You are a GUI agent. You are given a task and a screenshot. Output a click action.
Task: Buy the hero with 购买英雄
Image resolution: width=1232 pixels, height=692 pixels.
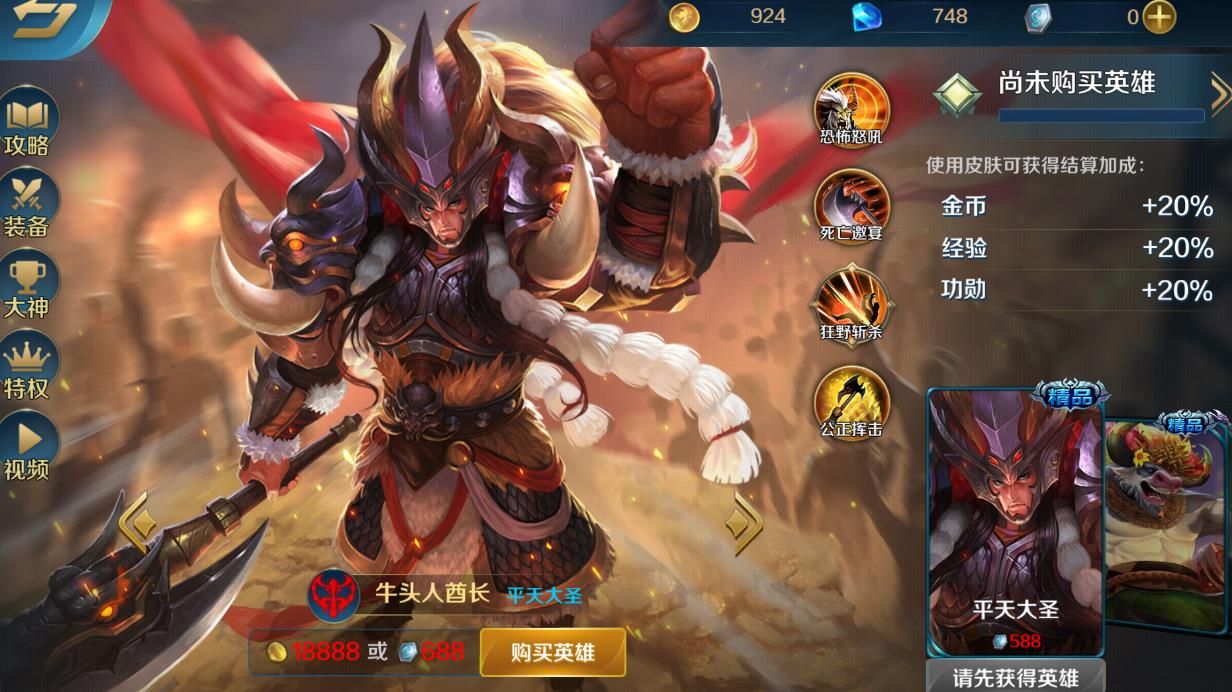(x=552, y=653)
